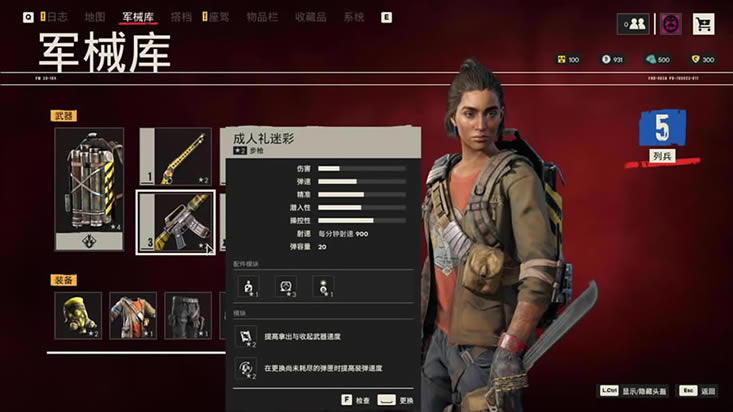Open the purple face icon
The image size is (733, 412).
tap(670, 24)
